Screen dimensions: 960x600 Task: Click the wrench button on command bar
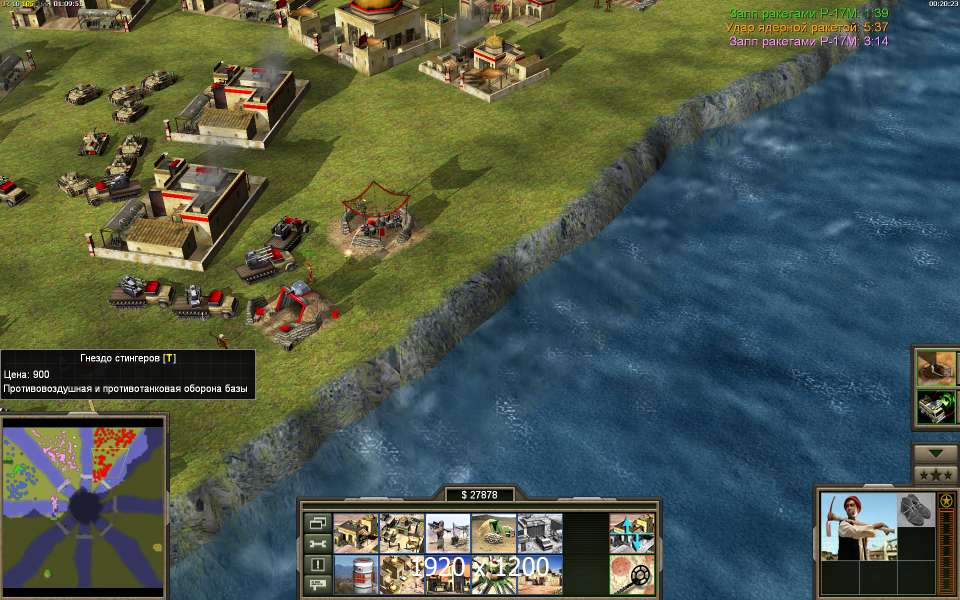(x=316, y=543)
